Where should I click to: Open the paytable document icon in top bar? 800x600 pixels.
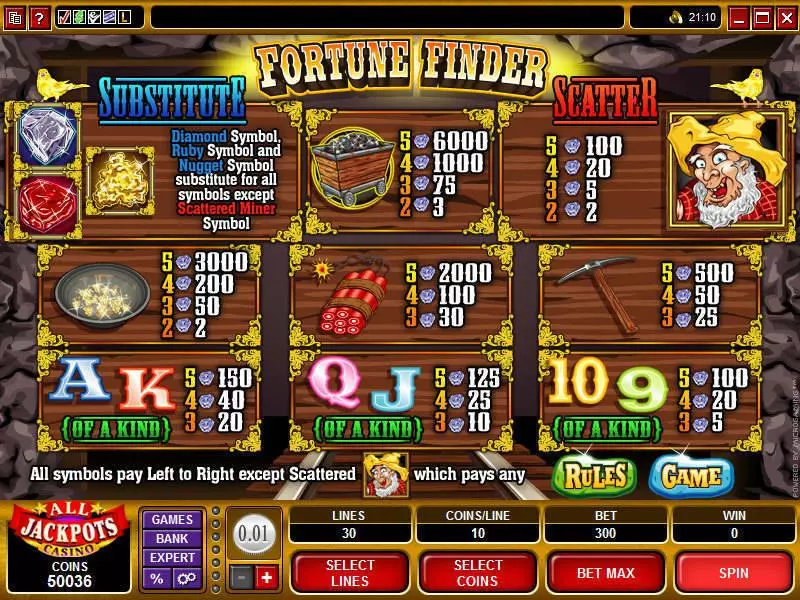[x=15, y=17]
